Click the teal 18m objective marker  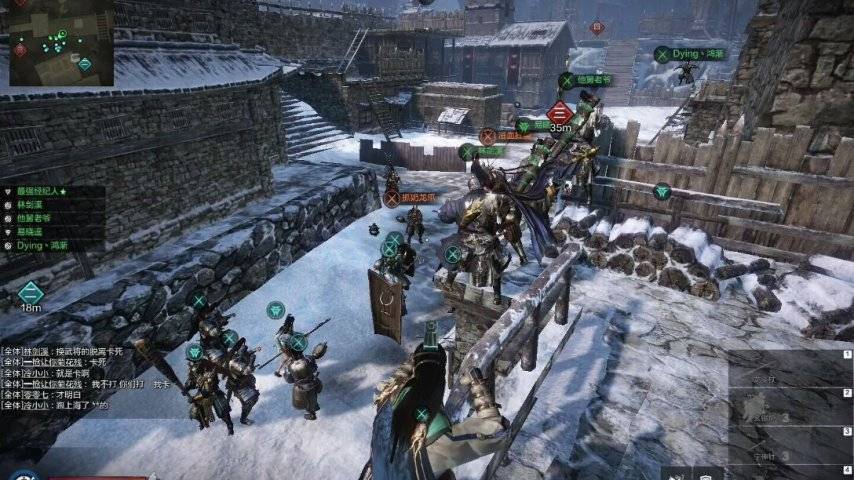[x=31, y=293]
